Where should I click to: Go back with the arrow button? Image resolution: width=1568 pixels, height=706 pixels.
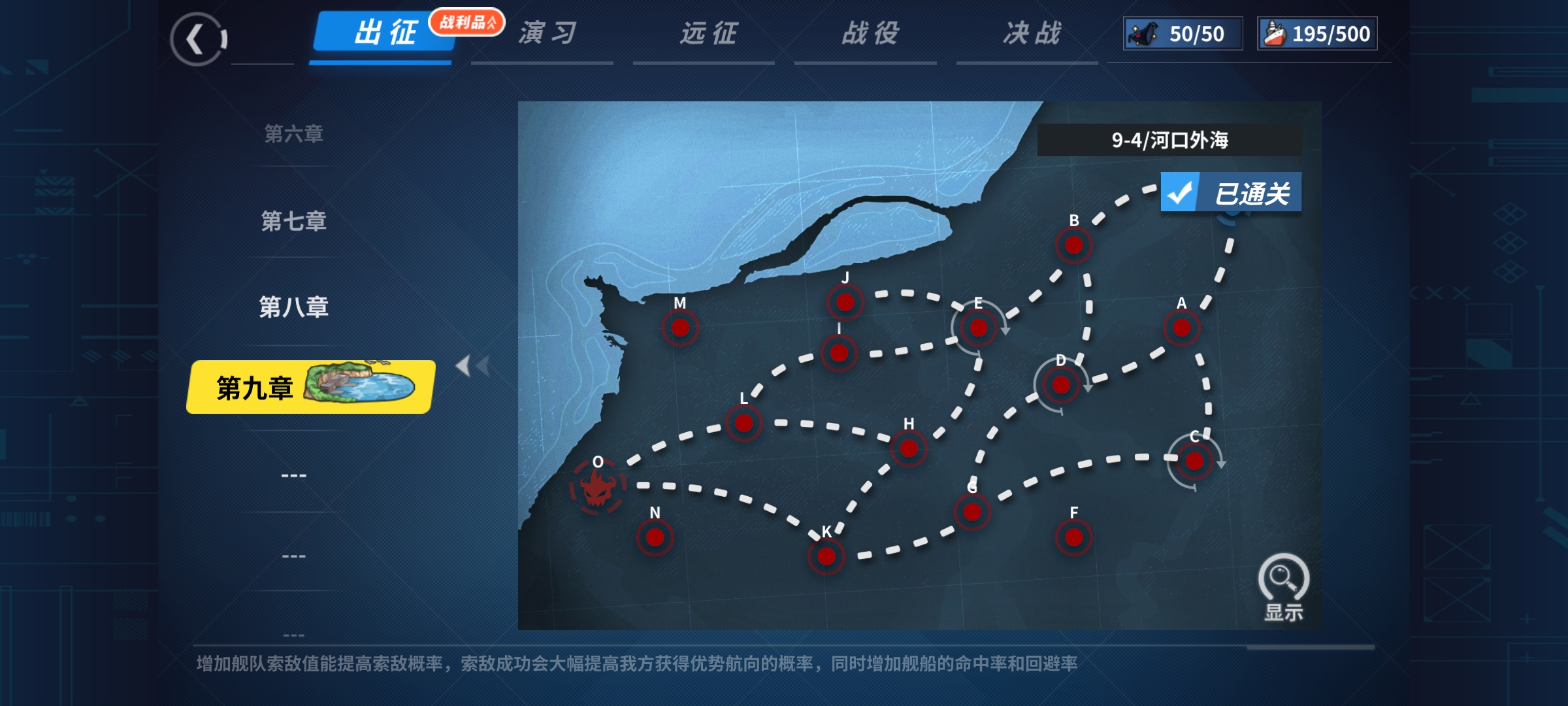click(x=198, y=39)
